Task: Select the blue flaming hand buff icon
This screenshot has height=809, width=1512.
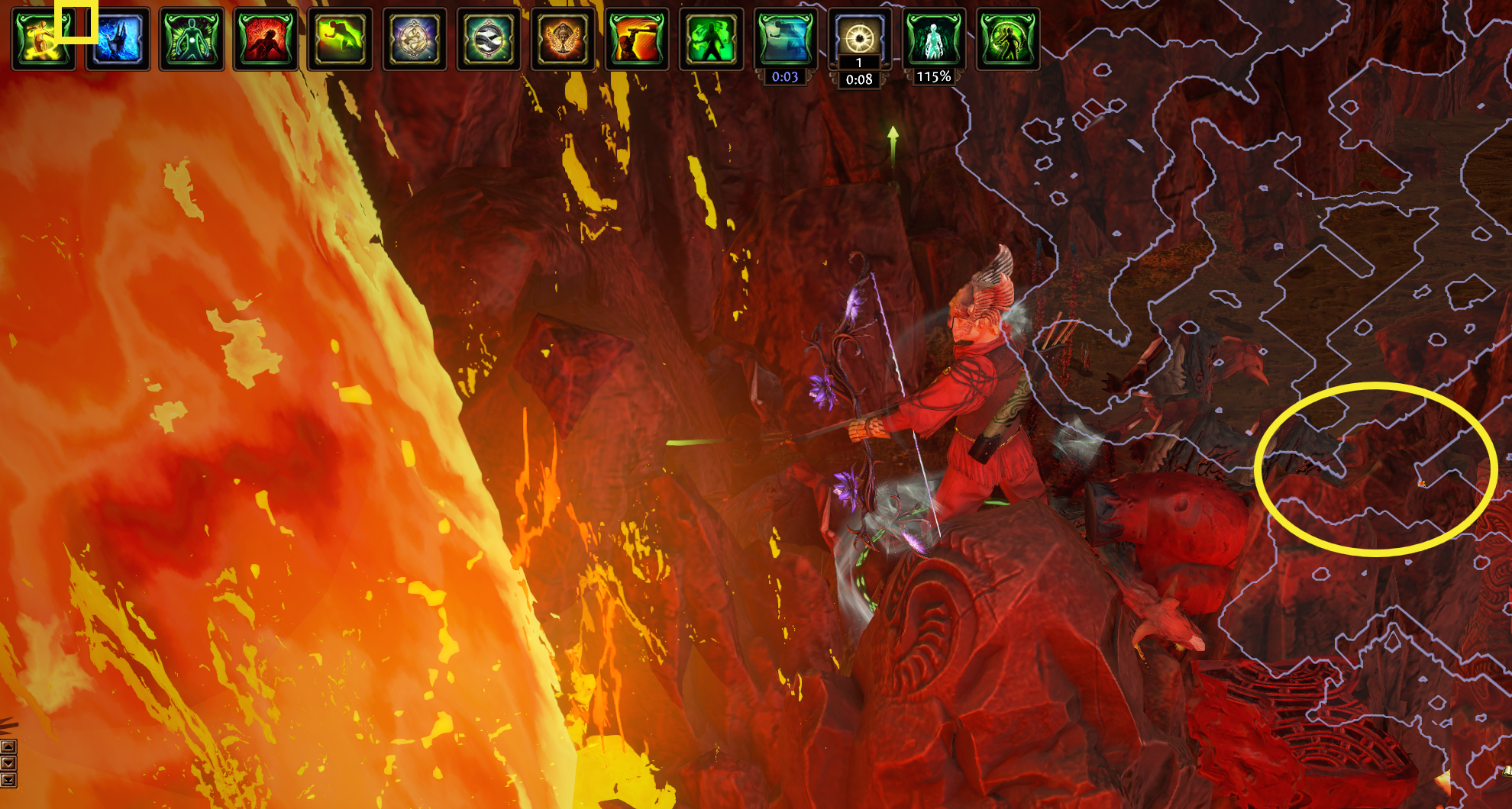Action: 117,39
